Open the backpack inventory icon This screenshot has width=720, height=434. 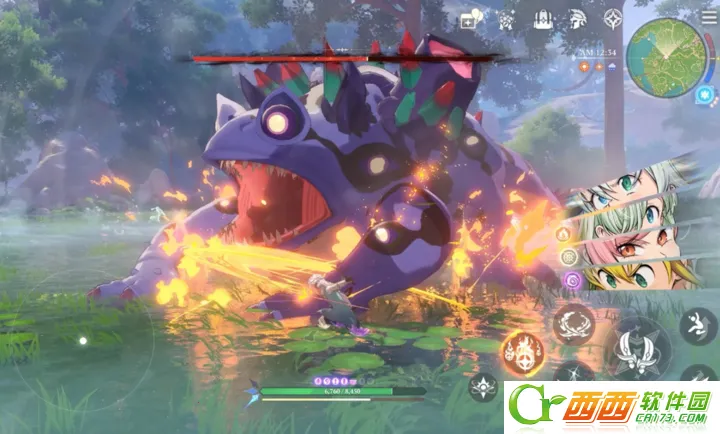pos(543,19)
